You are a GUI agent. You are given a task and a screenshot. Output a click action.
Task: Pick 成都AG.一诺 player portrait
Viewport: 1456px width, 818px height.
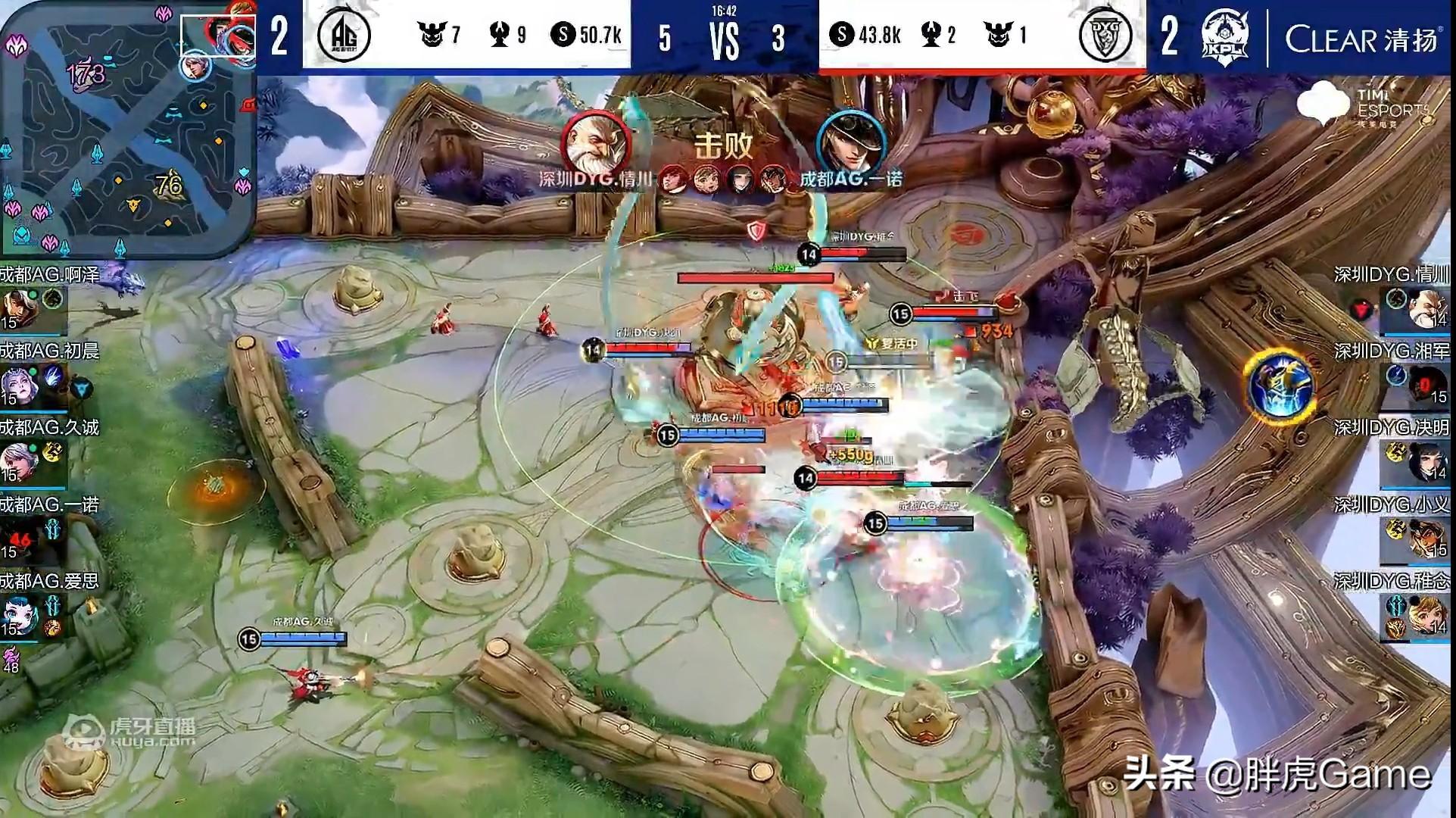click(x=18, y=538)
